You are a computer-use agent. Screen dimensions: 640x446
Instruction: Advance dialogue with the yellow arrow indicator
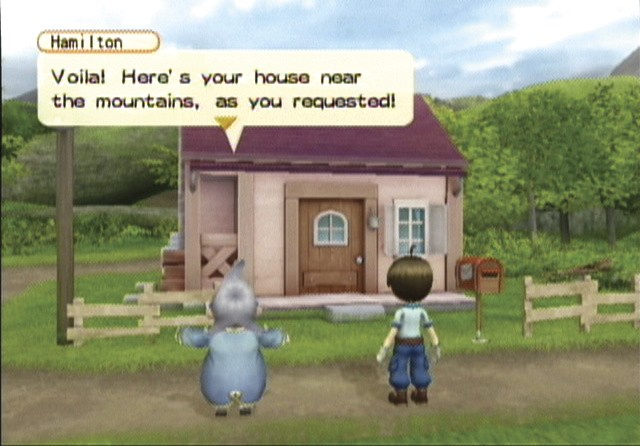click(227, 123)
